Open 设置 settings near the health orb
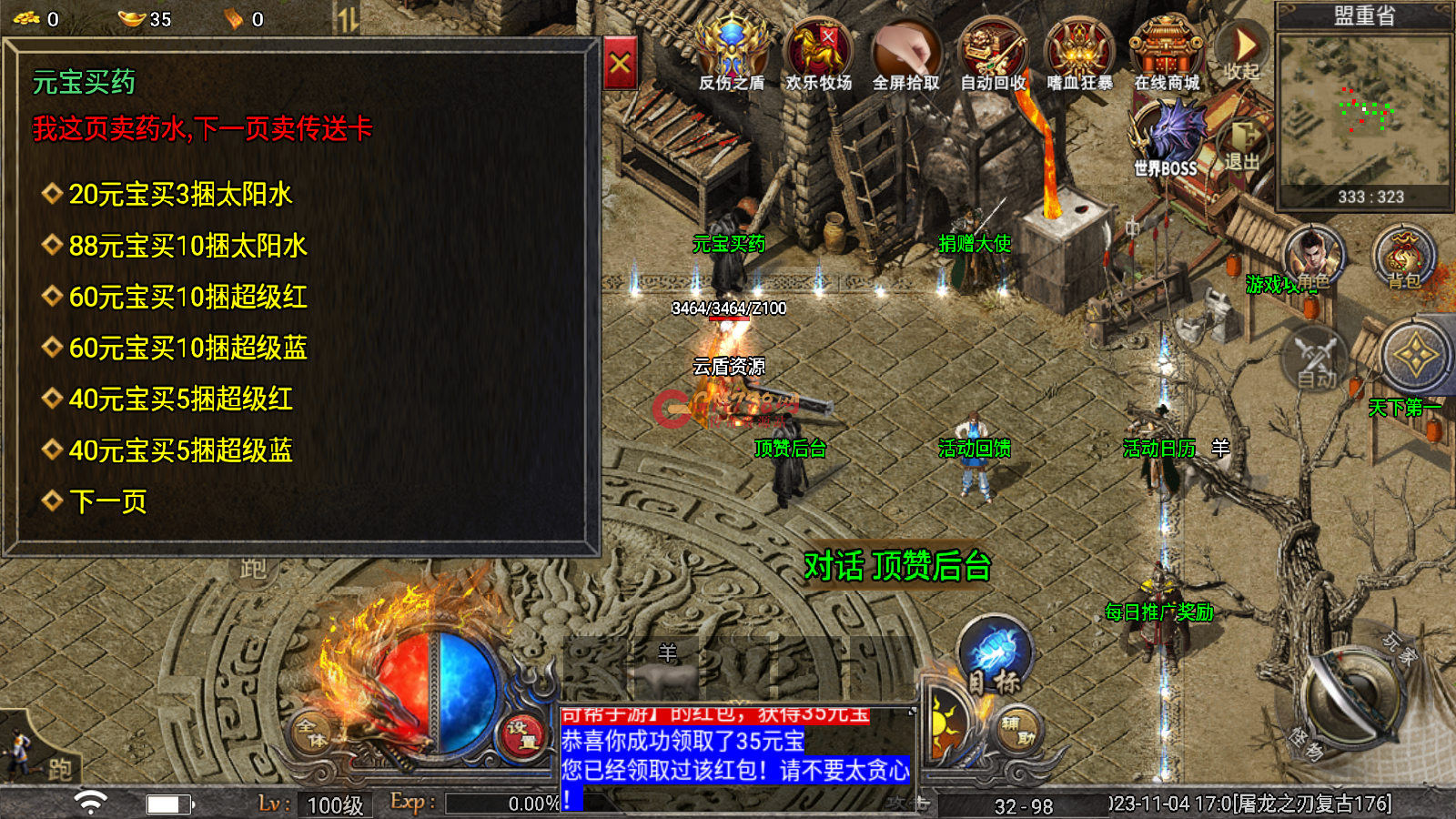 pyautogui.click(x=522, y=734)
